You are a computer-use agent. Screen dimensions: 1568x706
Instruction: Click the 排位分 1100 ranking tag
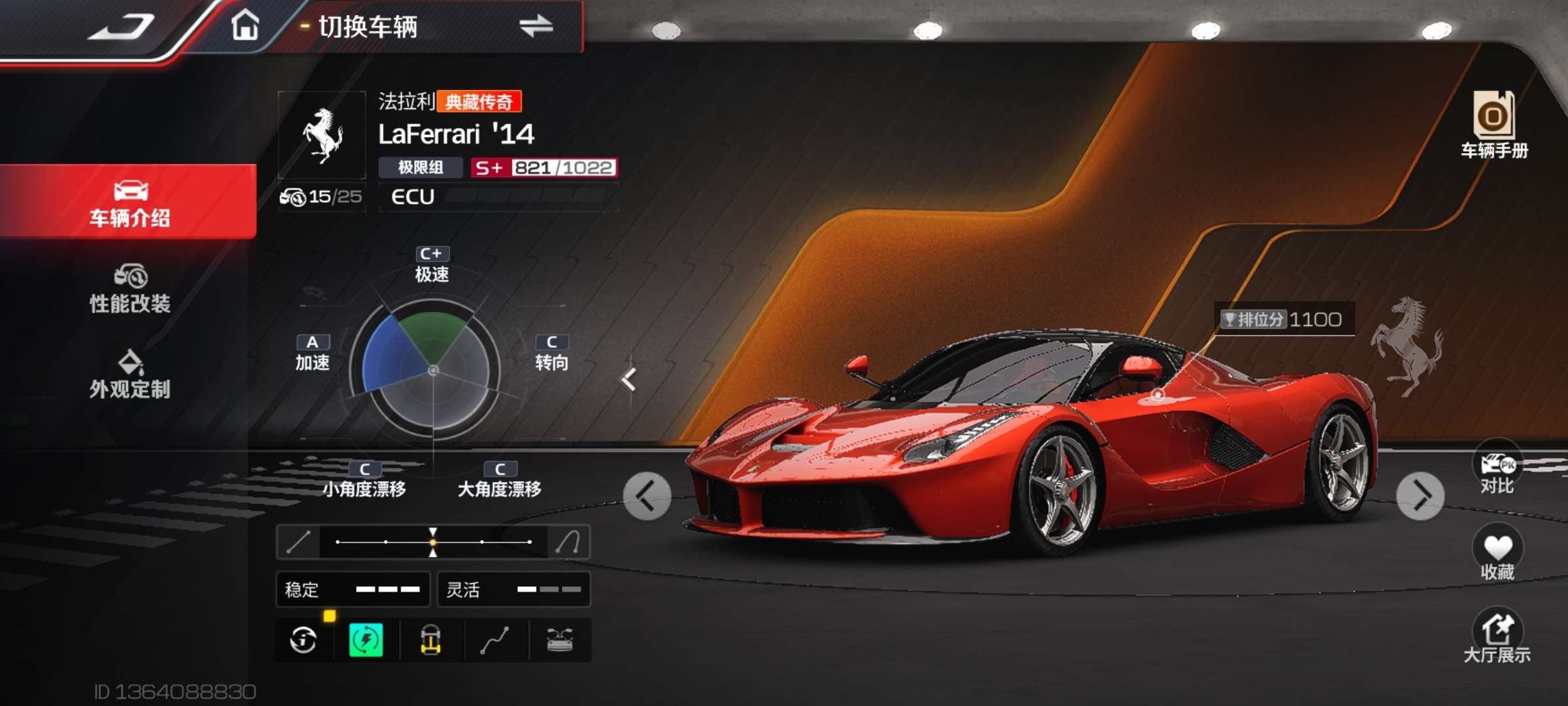[1284, 319]
